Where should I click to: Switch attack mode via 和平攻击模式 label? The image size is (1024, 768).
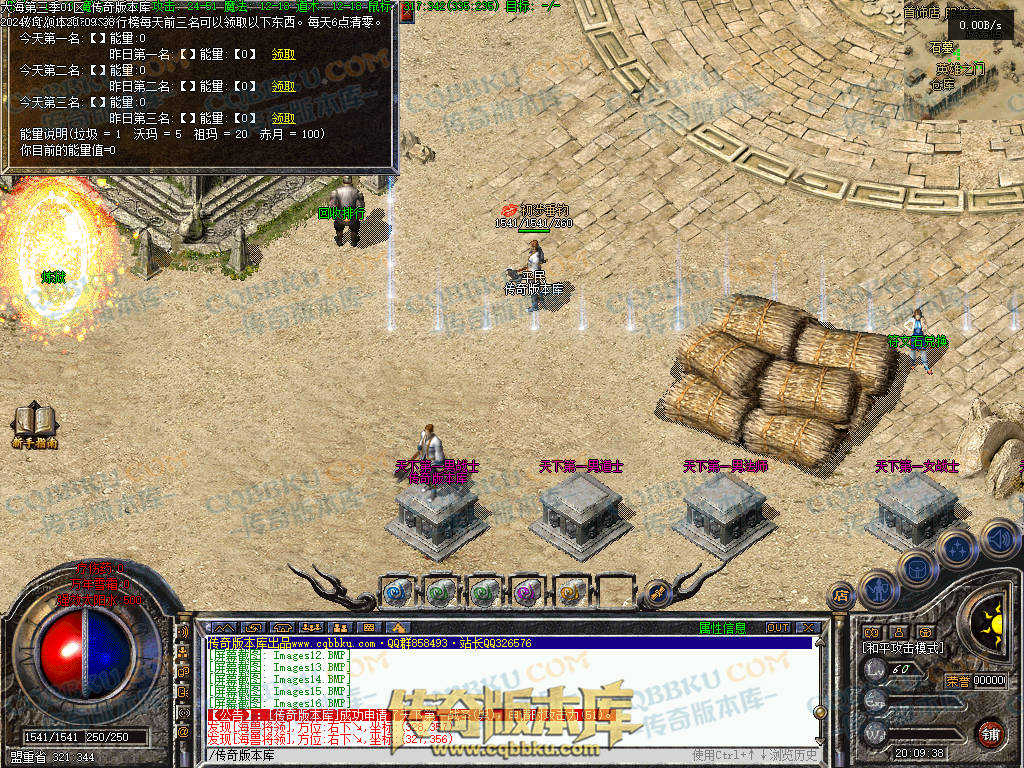(904, 648)
